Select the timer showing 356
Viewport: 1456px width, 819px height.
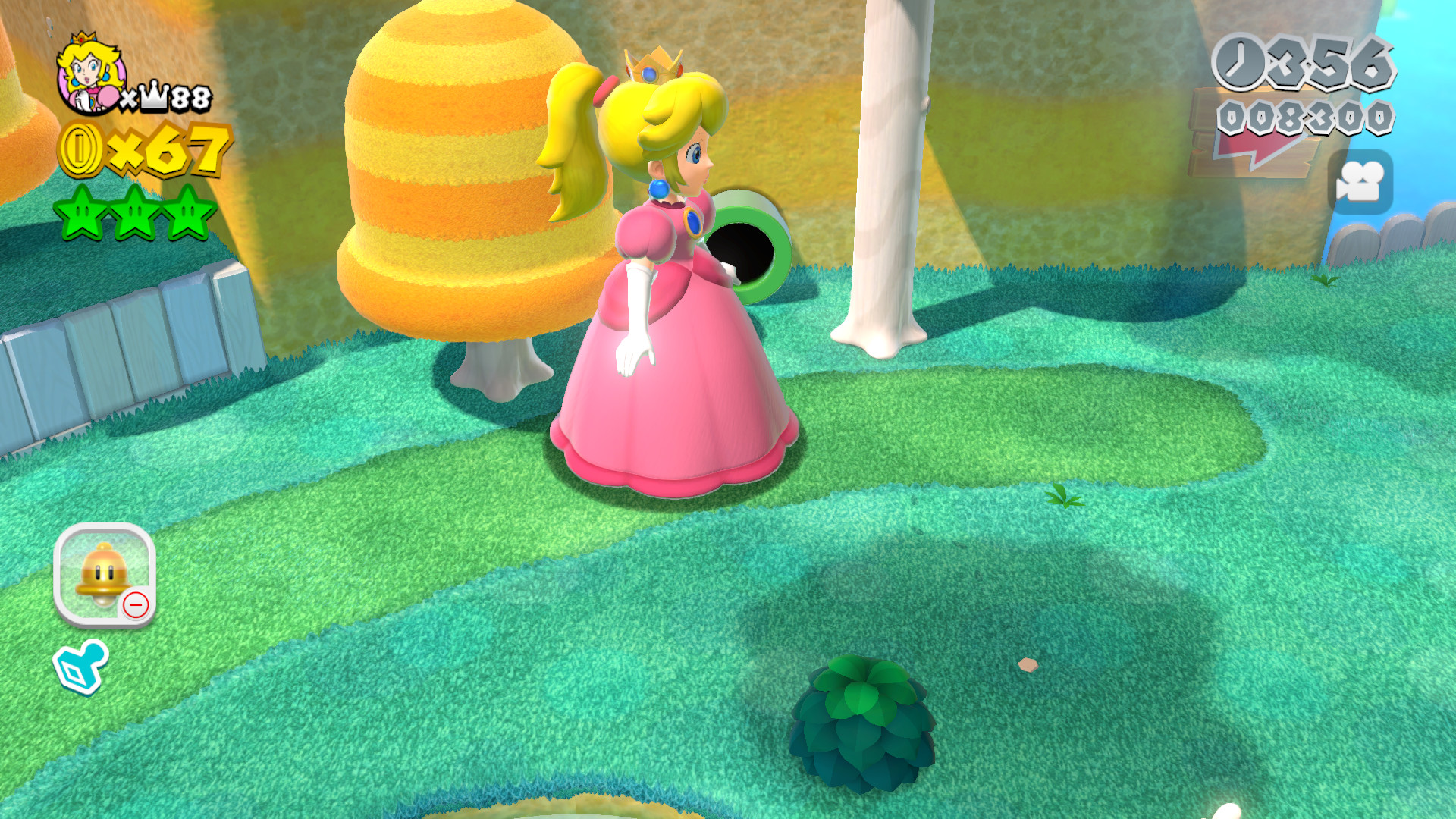coord(1332,64)
